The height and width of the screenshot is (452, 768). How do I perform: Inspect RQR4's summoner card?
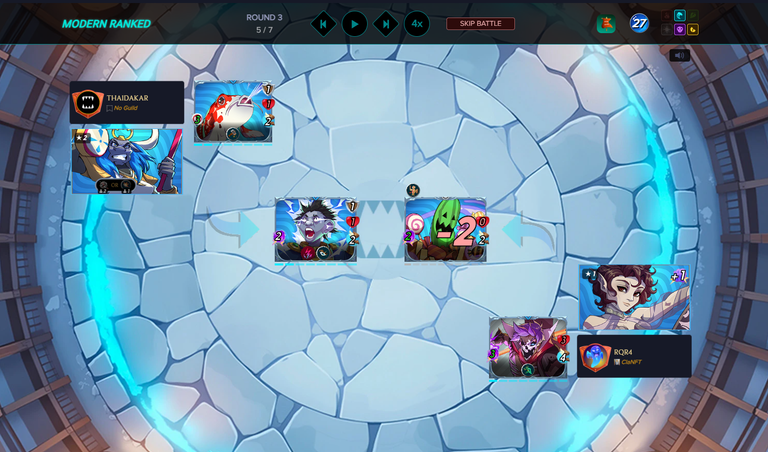click(x=634, y=297)
